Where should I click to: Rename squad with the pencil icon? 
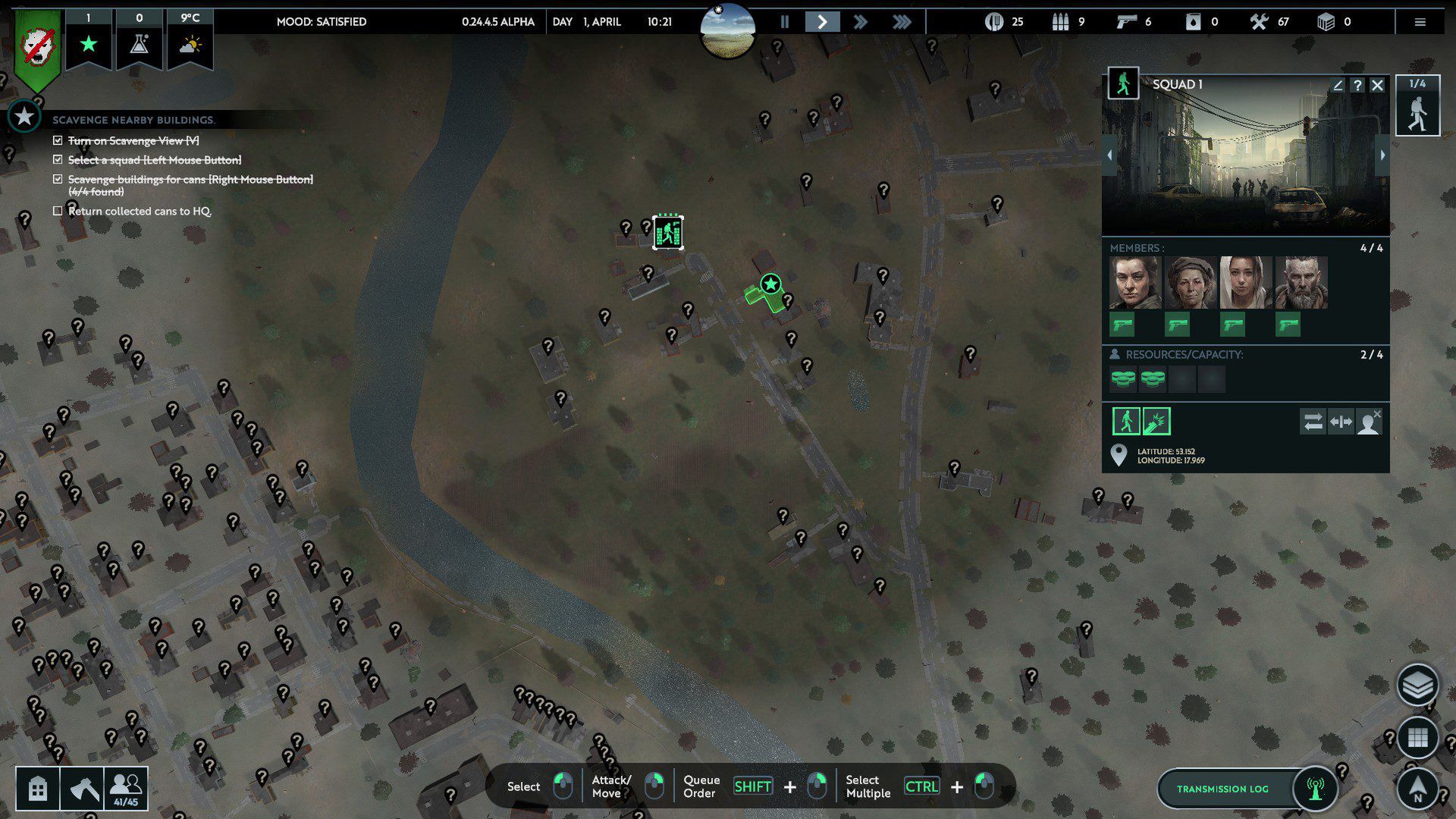point(1338,86)
